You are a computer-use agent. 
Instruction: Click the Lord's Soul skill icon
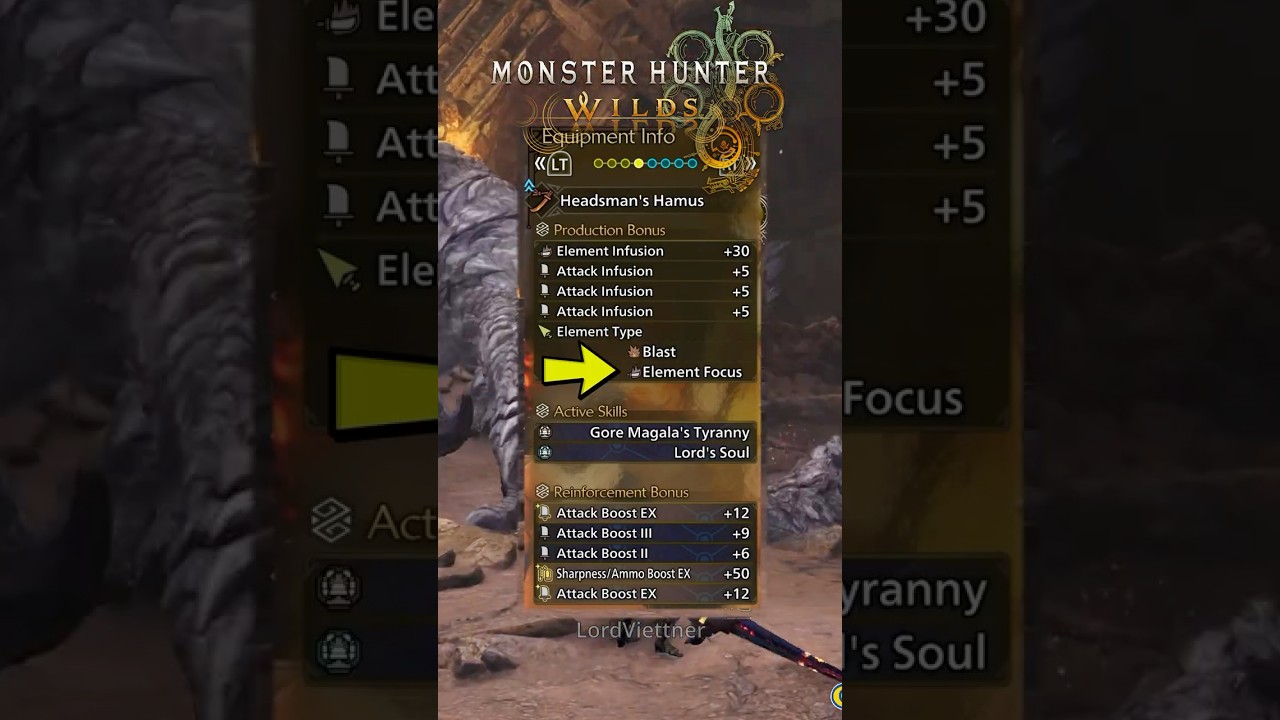point(544,454)
